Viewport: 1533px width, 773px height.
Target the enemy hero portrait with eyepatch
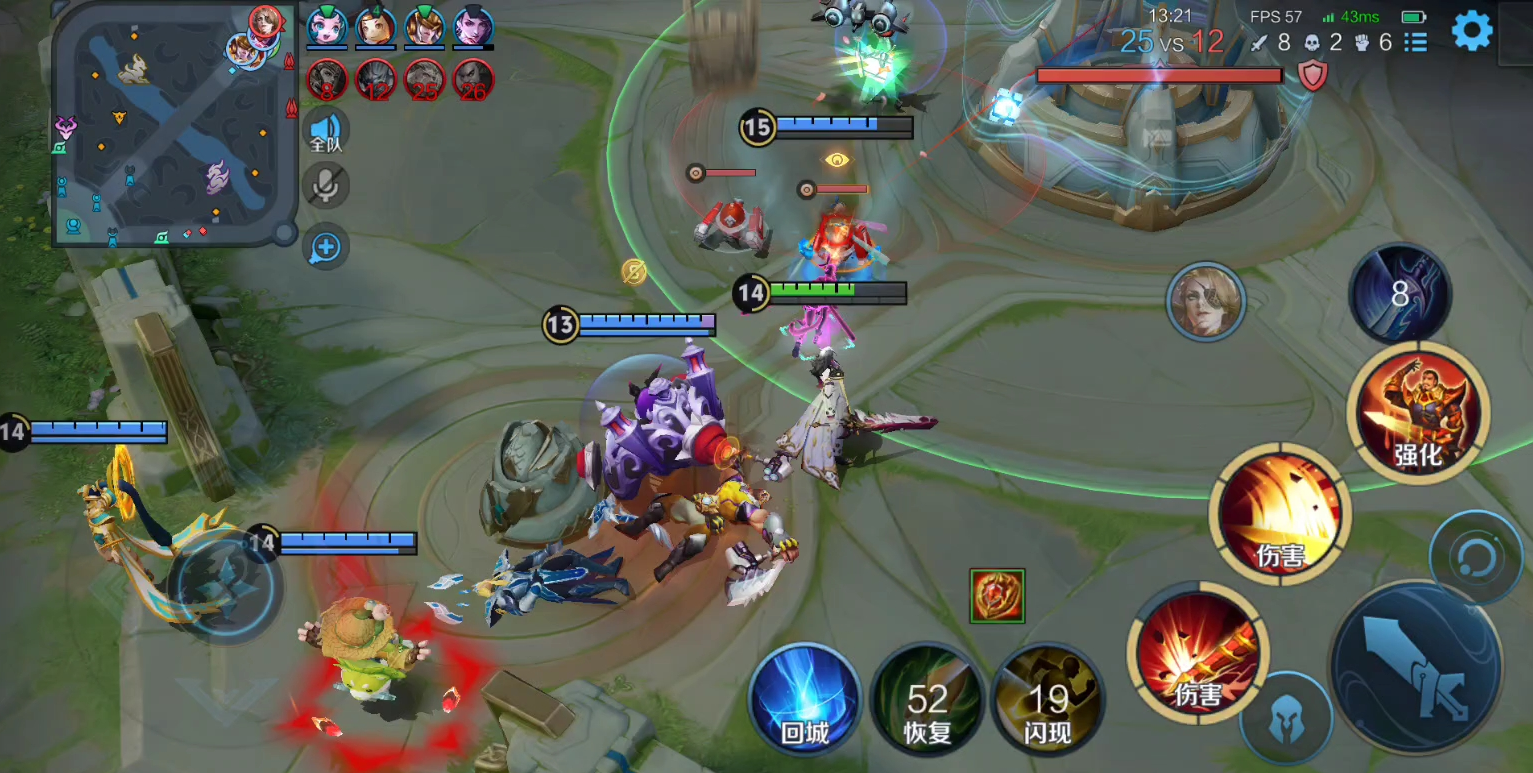point(1206,301)
